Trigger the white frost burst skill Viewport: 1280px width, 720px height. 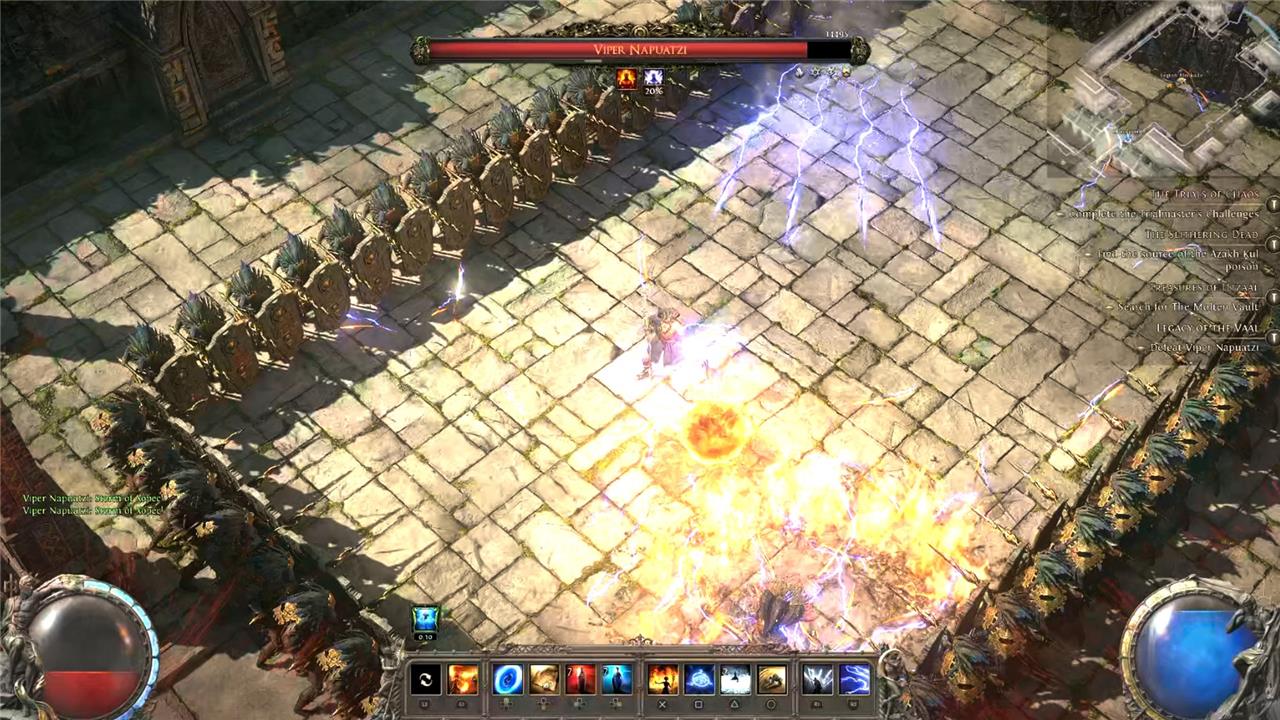pos(735,680)
